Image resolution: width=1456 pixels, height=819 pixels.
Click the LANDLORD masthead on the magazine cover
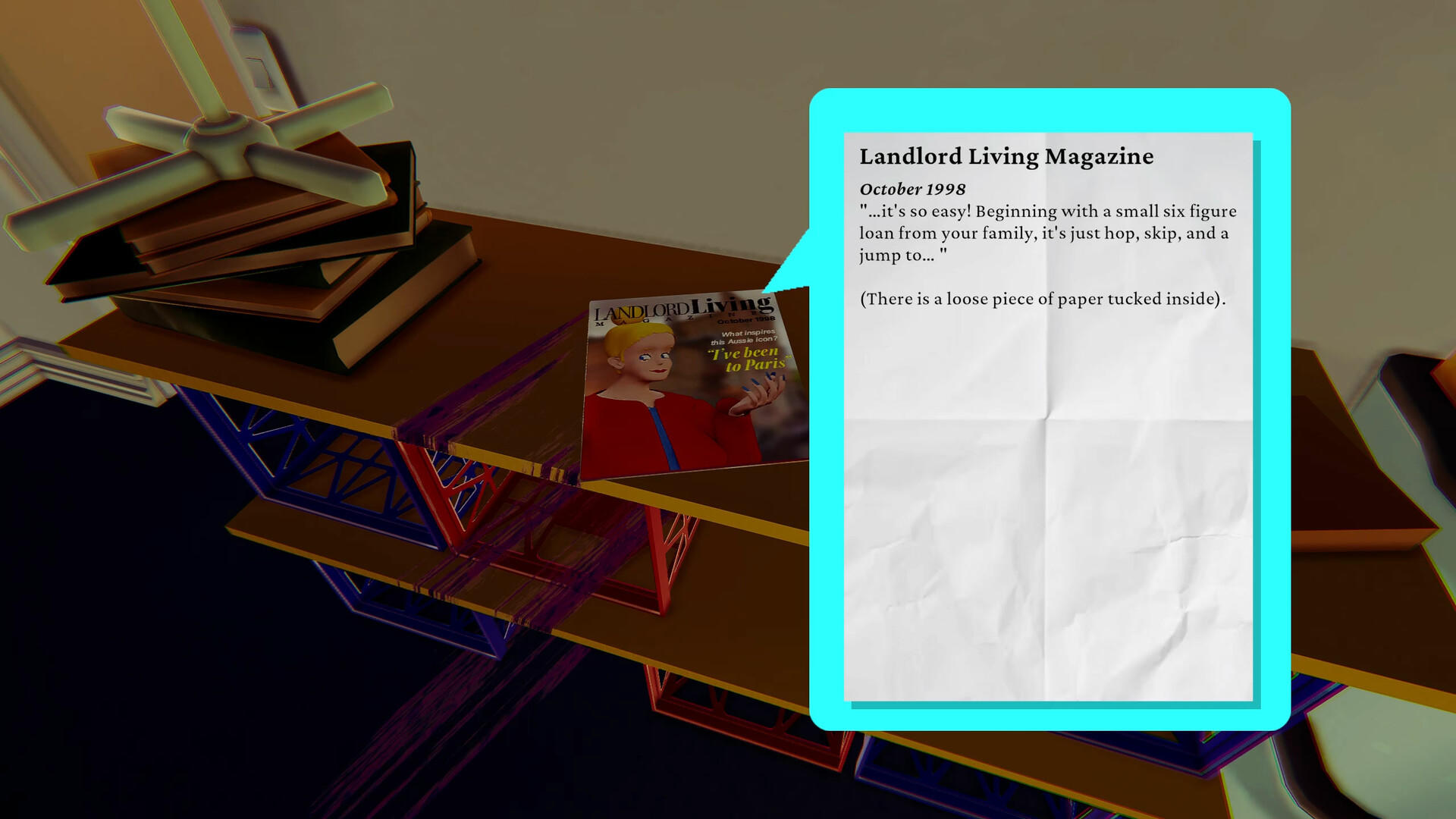click(641, 311)
